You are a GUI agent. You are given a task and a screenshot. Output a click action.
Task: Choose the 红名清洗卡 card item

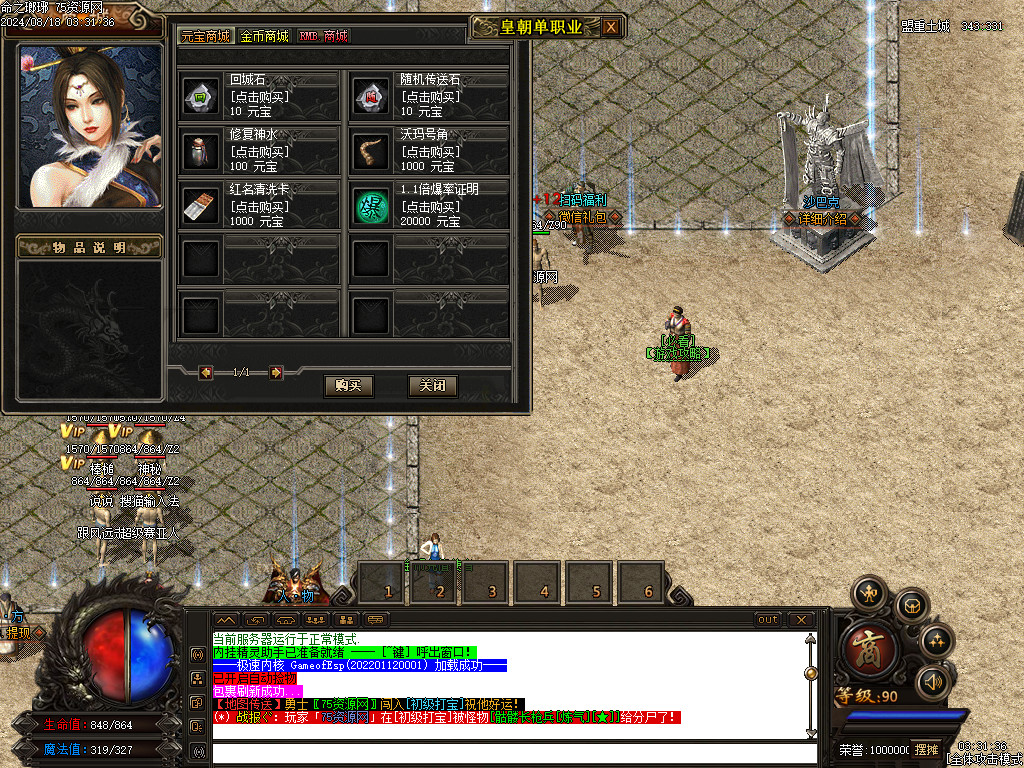point(200,205)
